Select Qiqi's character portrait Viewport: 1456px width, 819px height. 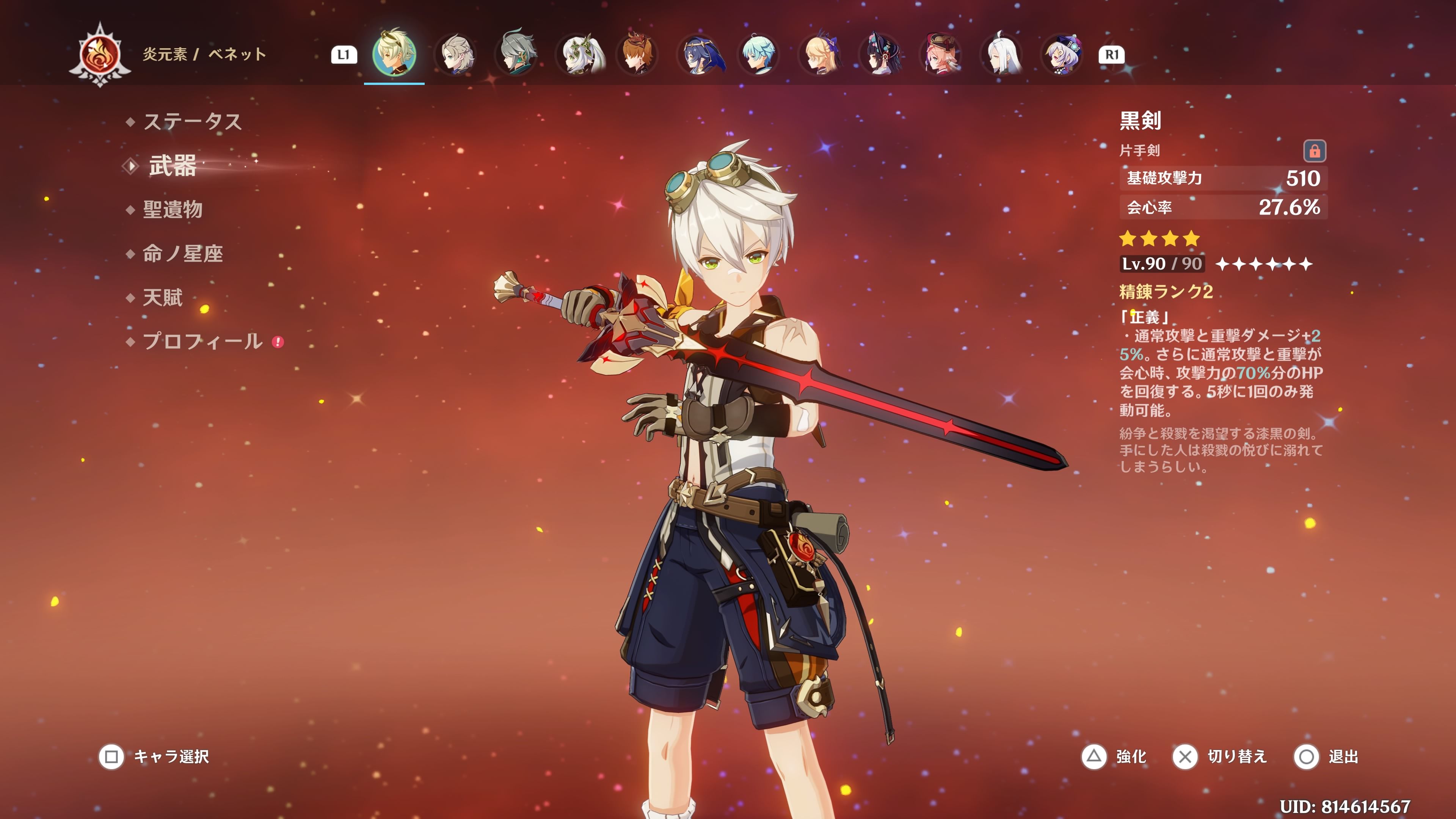click(1062, 55)
